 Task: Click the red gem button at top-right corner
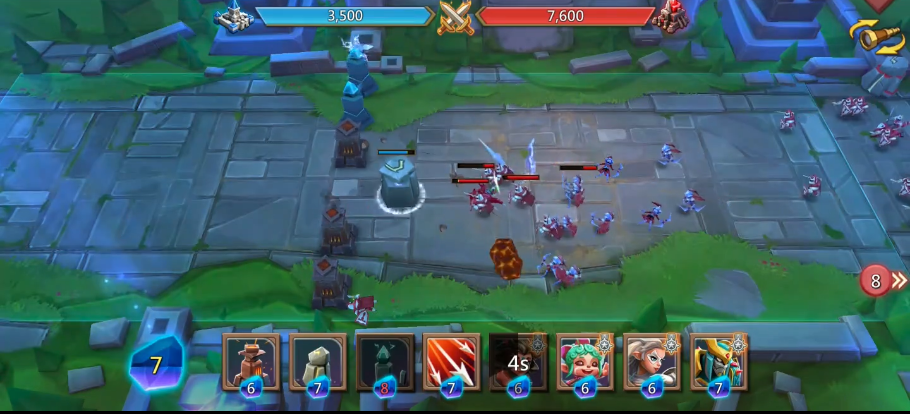(878, 4)
